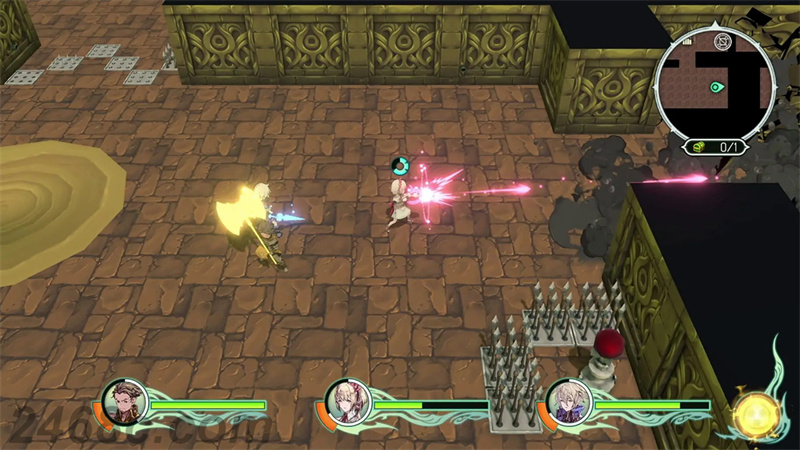Choose the blonde girl character portrait

pos(352,402)
